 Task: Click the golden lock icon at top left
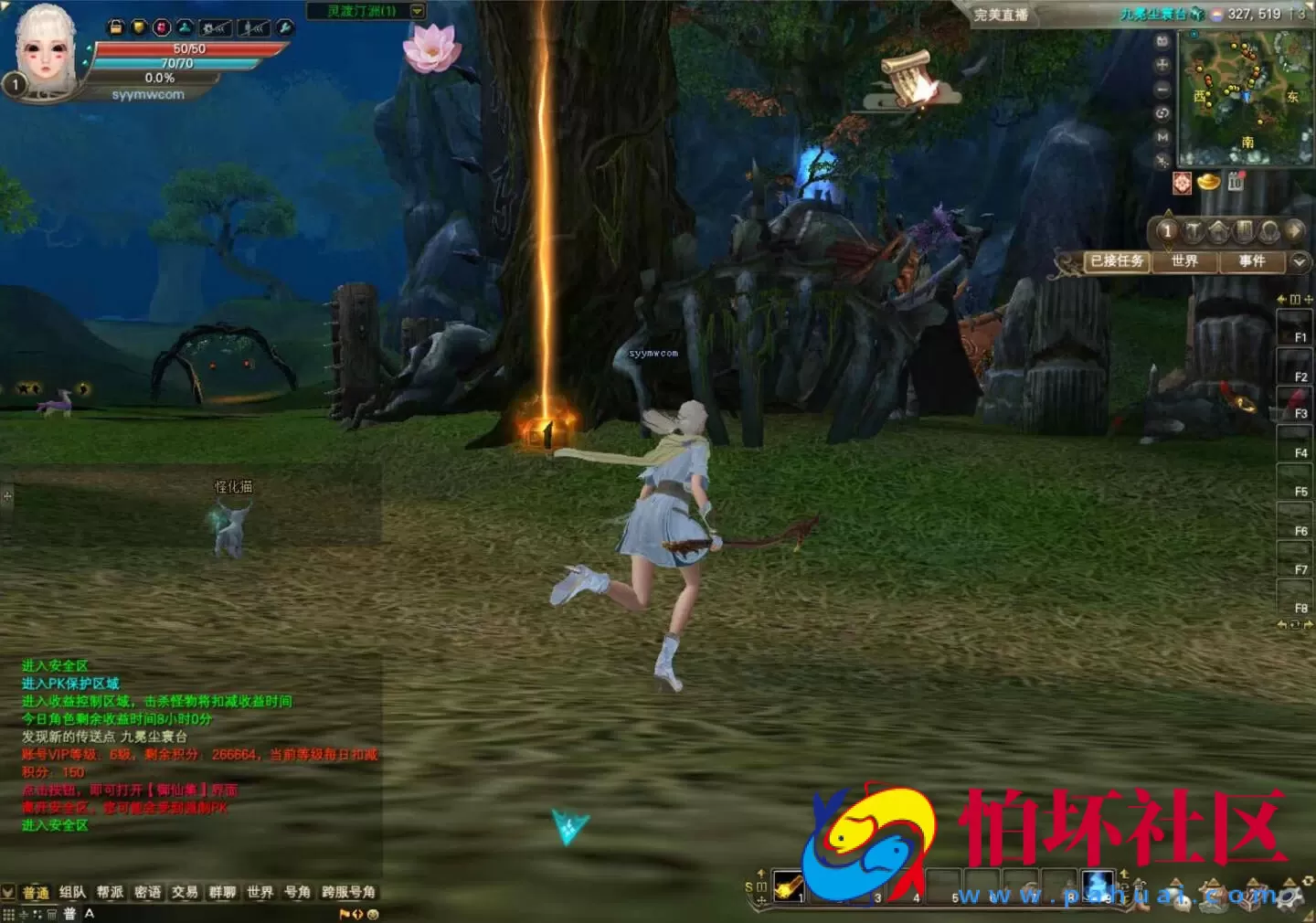(116, 27)
